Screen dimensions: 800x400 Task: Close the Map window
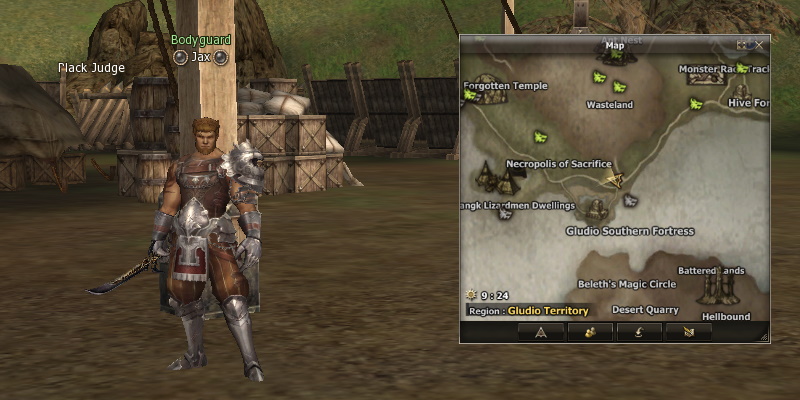point(760,44)
